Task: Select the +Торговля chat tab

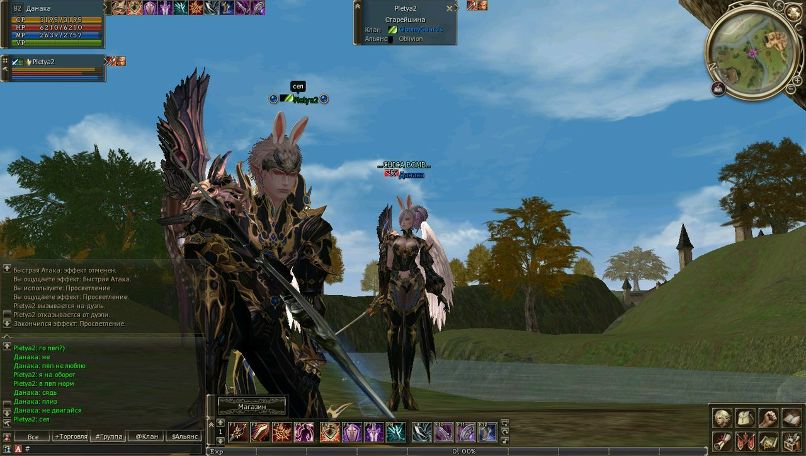Action: tap(70, 437)
